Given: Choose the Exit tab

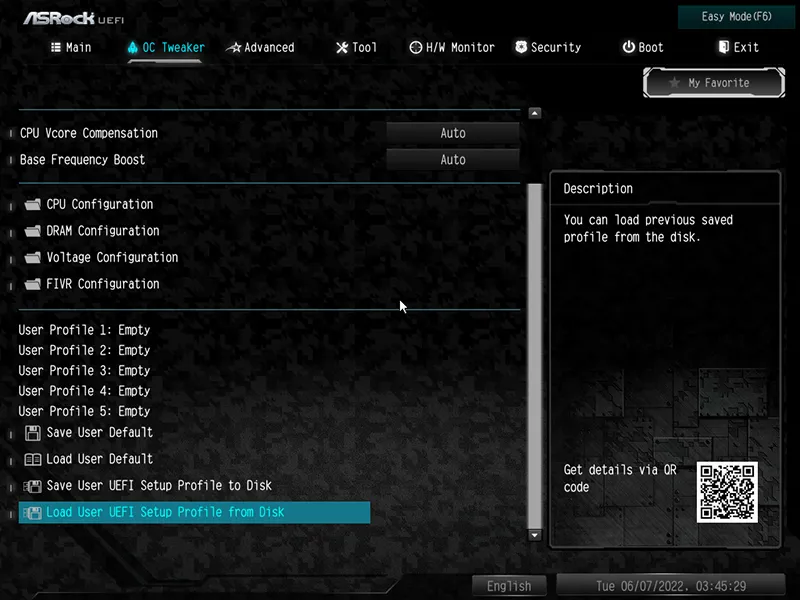Looking at the screenshot, I should [738, 47].
